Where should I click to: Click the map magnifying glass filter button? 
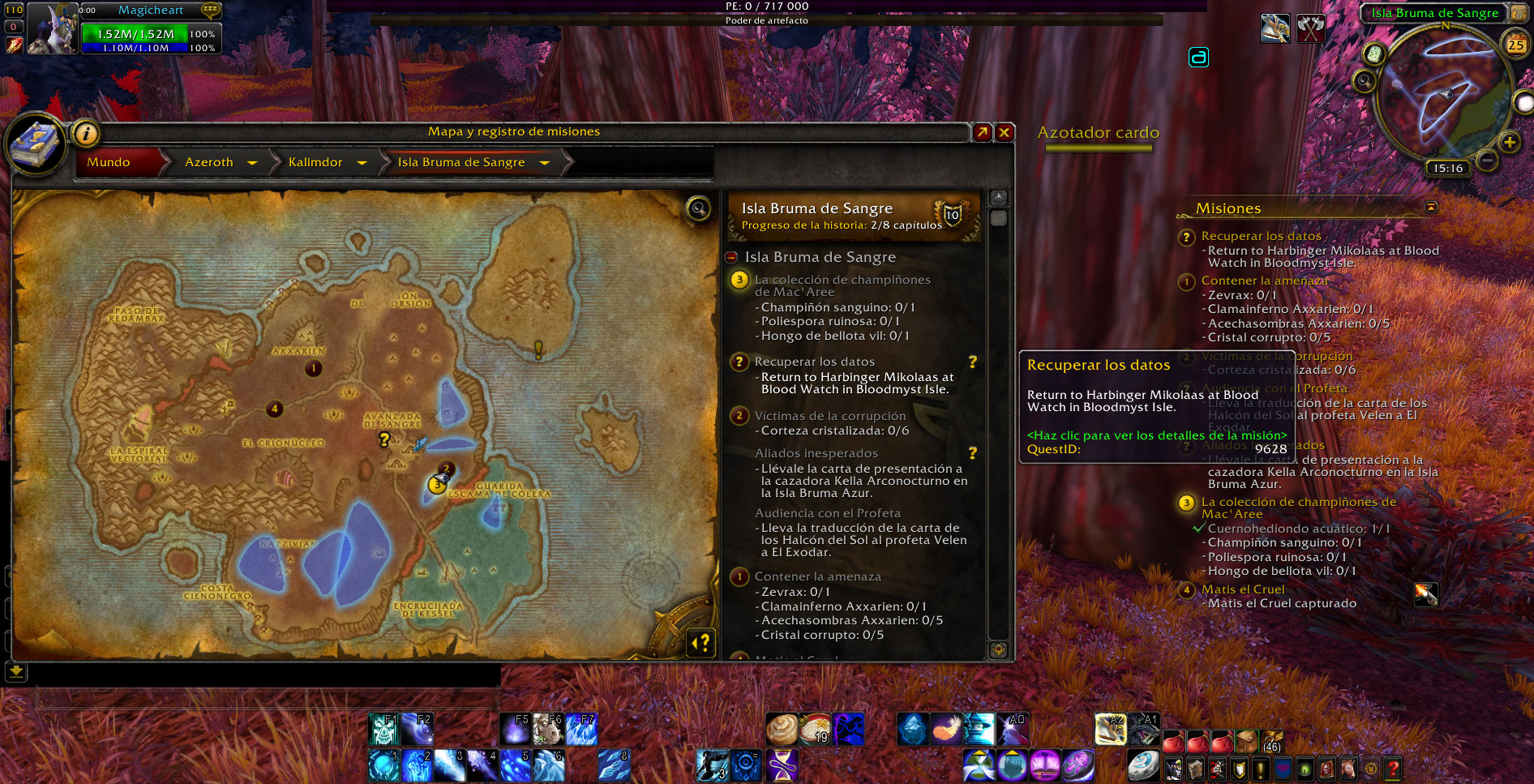pos(698,209)
